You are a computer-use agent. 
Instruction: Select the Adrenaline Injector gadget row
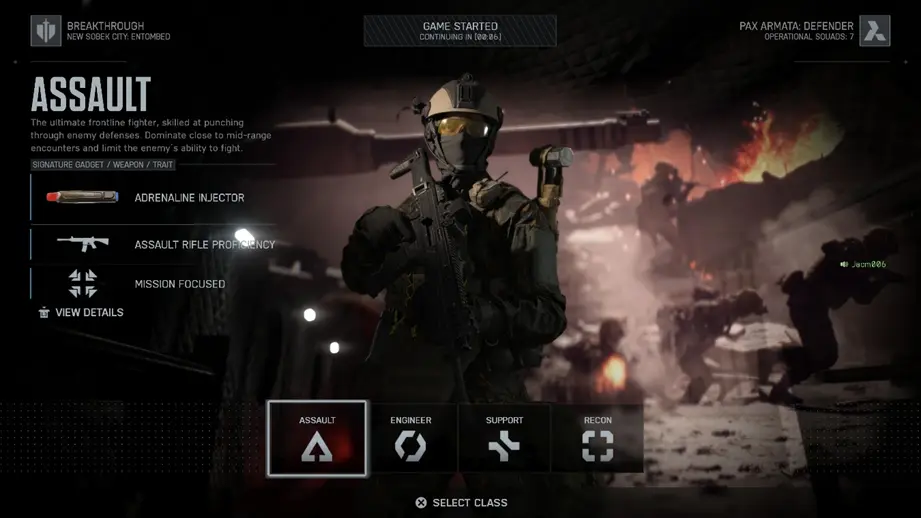(x=155, y=198)
